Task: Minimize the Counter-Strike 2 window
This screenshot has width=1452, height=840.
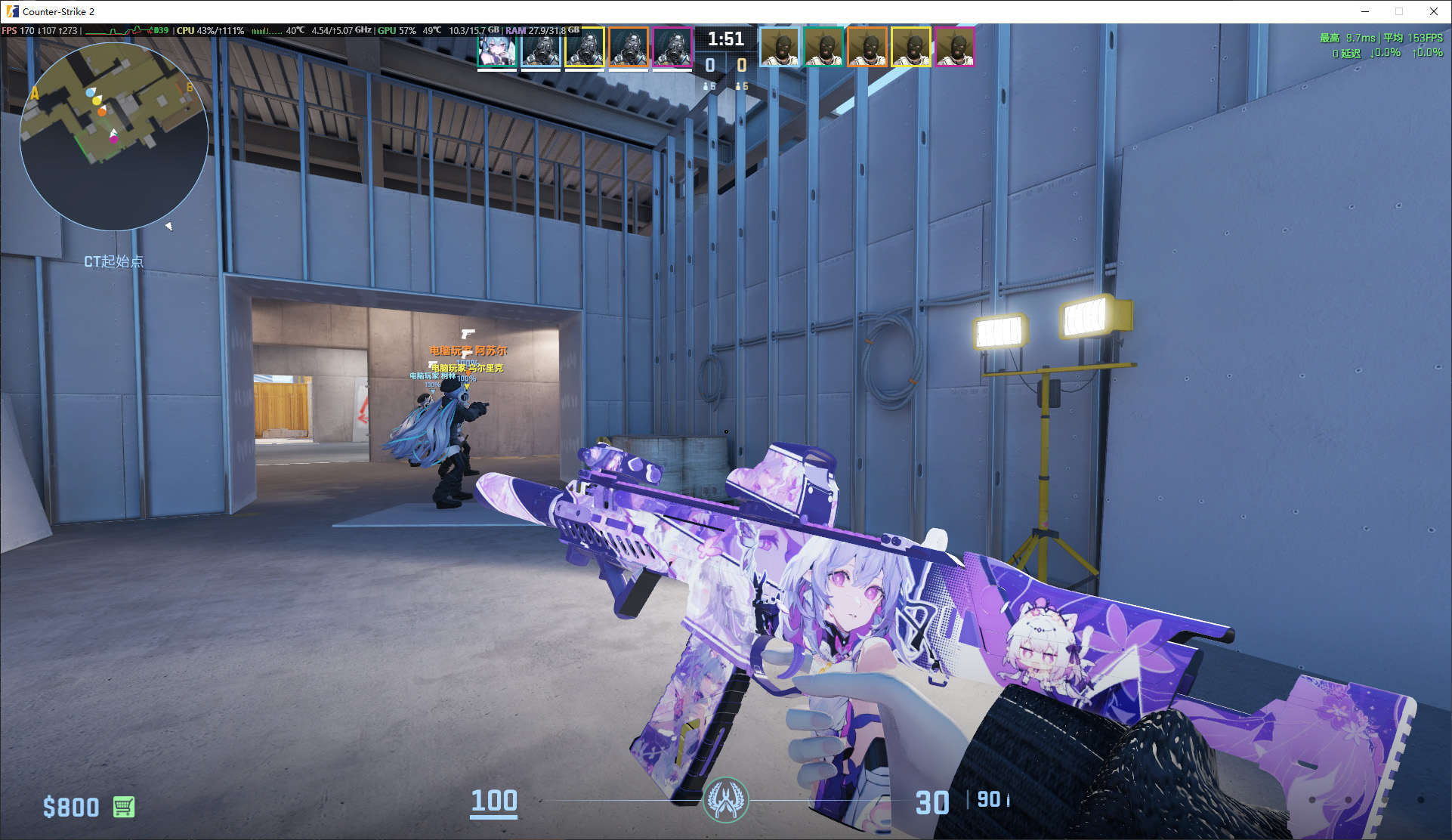Action: pos(1365,11)
